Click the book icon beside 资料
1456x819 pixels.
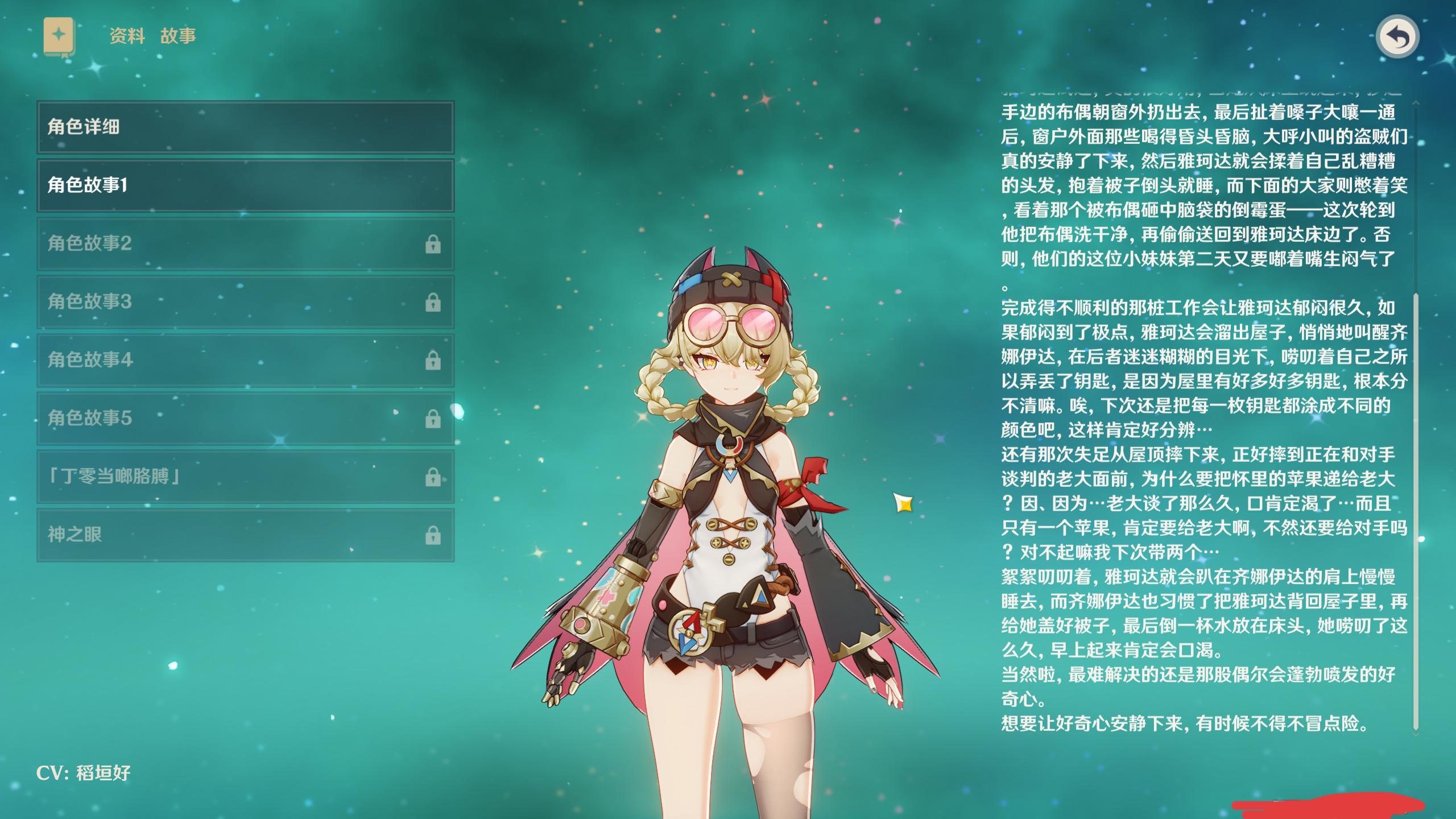[x=59, y=36]
